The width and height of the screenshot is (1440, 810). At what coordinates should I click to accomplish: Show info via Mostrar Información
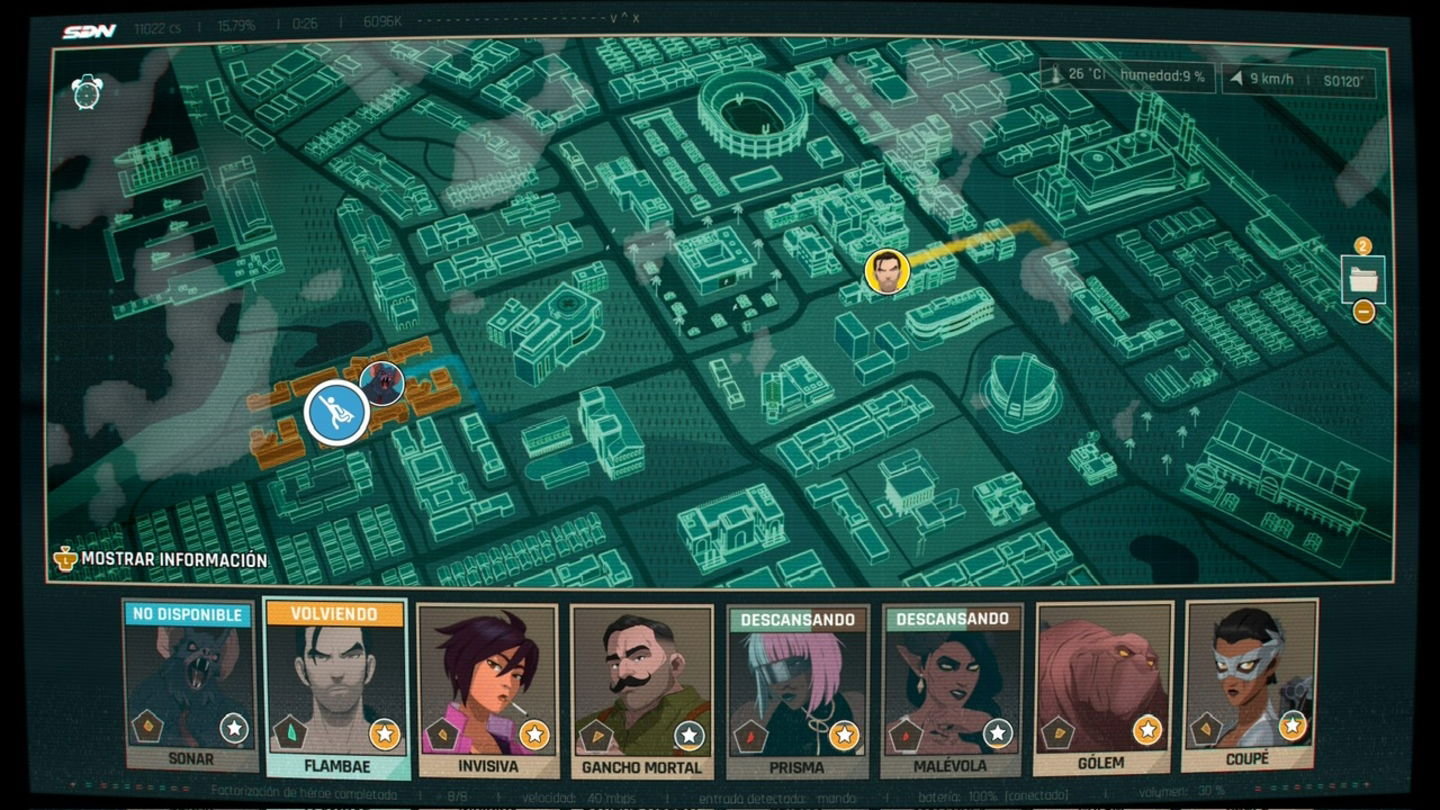(x=160, y=559)
